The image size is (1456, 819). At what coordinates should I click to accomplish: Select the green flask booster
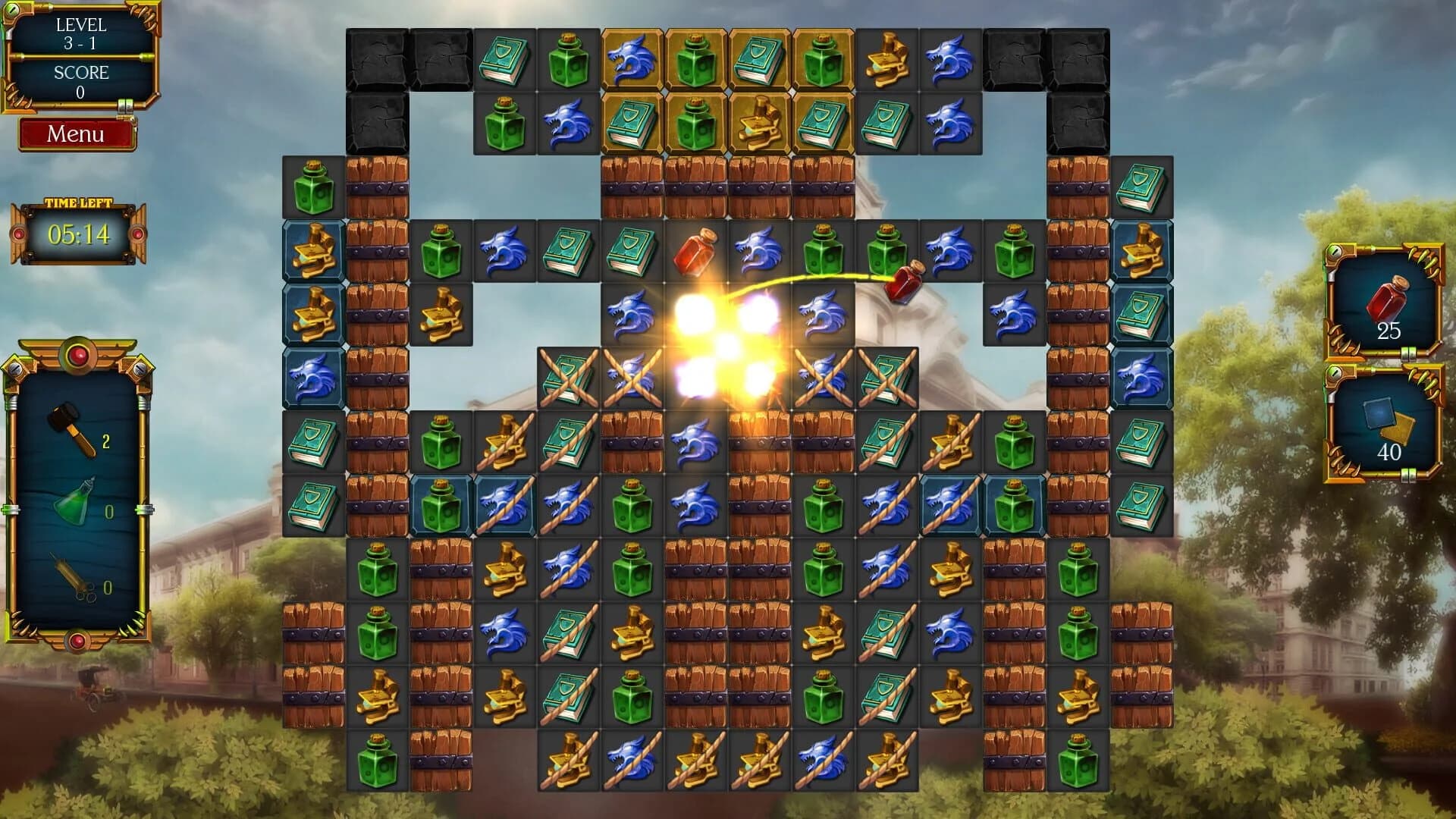76,500
